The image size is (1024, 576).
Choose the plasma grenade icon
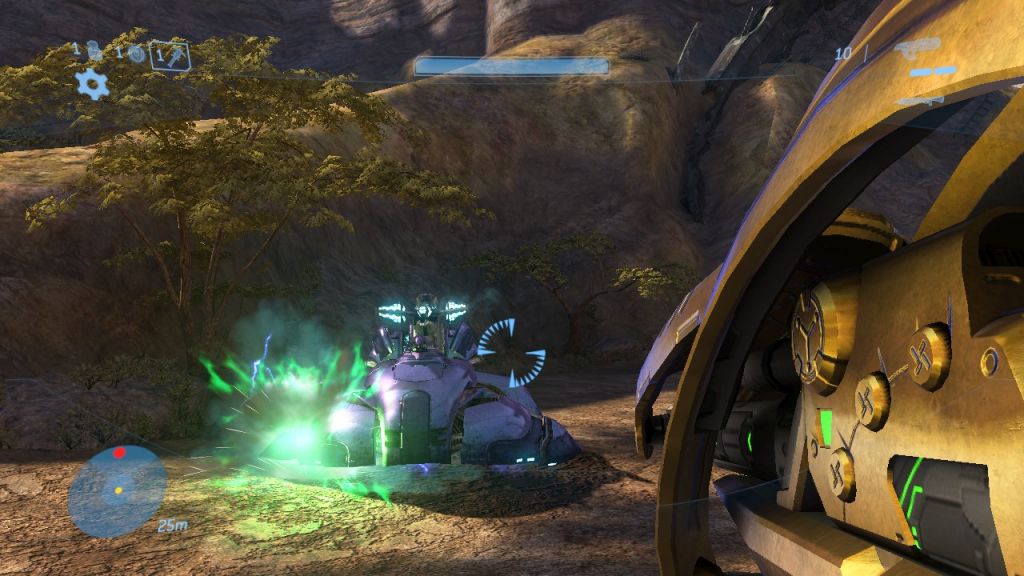pos(136,53)
